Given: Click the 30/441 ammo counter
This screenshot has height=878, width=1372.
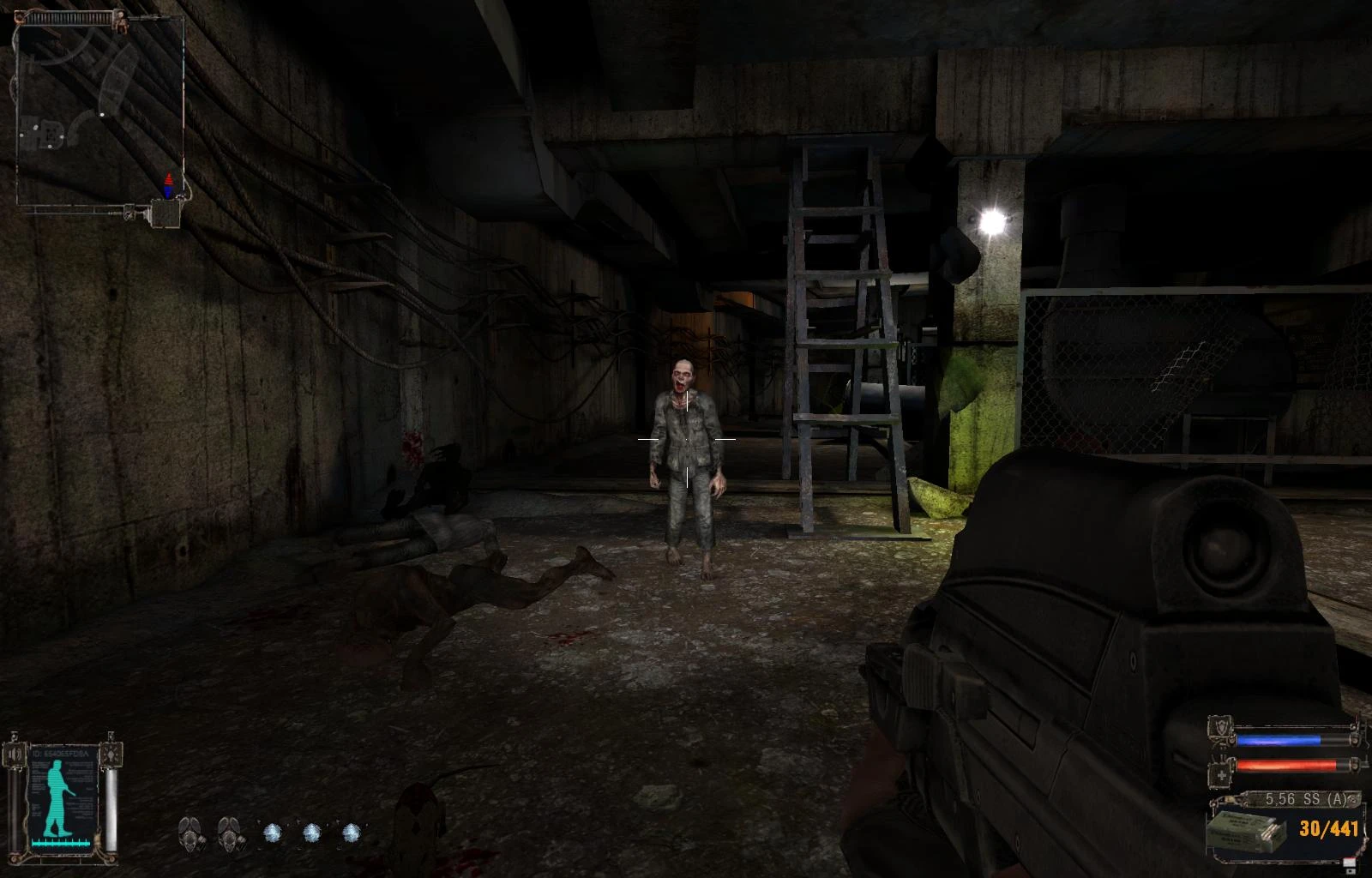Looking at the screenshot, I should (1328, 828).
